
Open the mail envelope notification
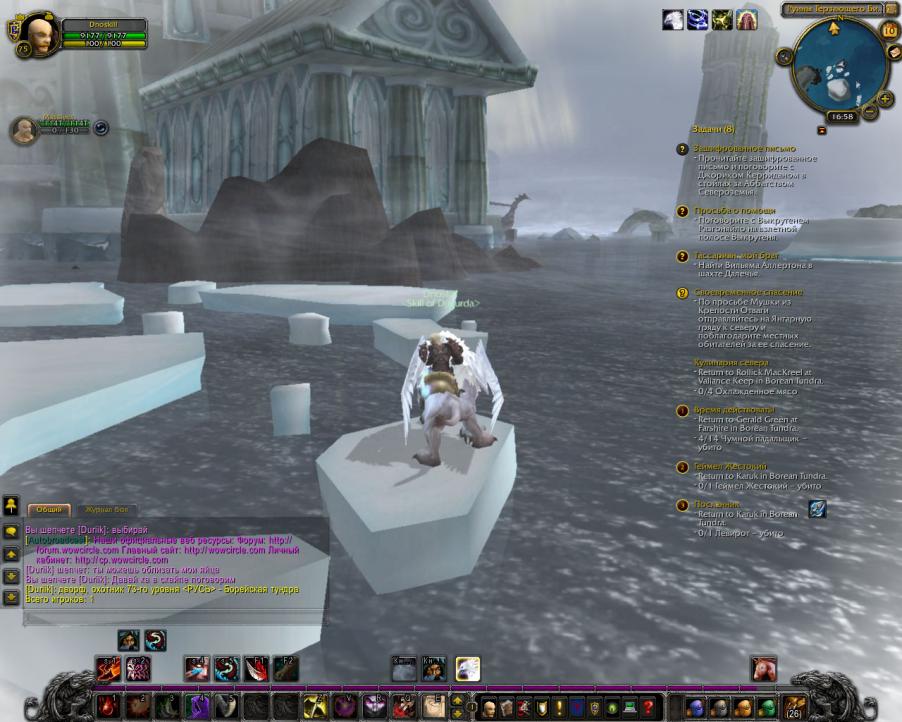coord(893,51)
